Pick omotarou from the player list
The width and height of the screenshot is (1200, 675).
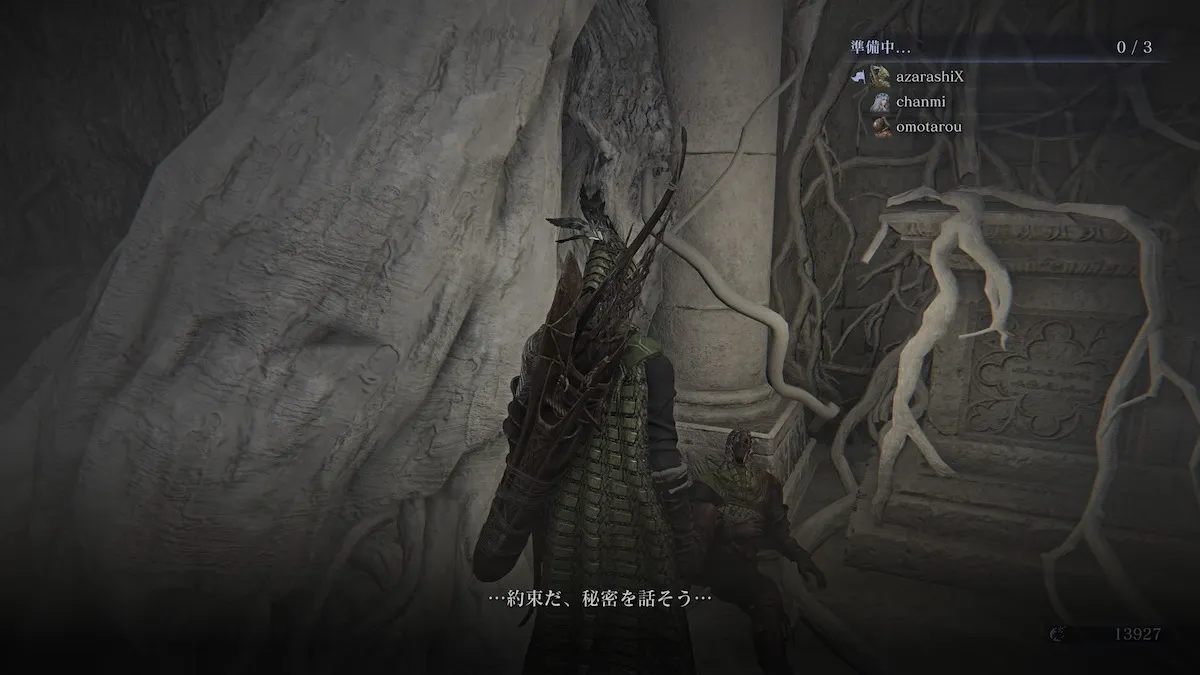(929, 127)
